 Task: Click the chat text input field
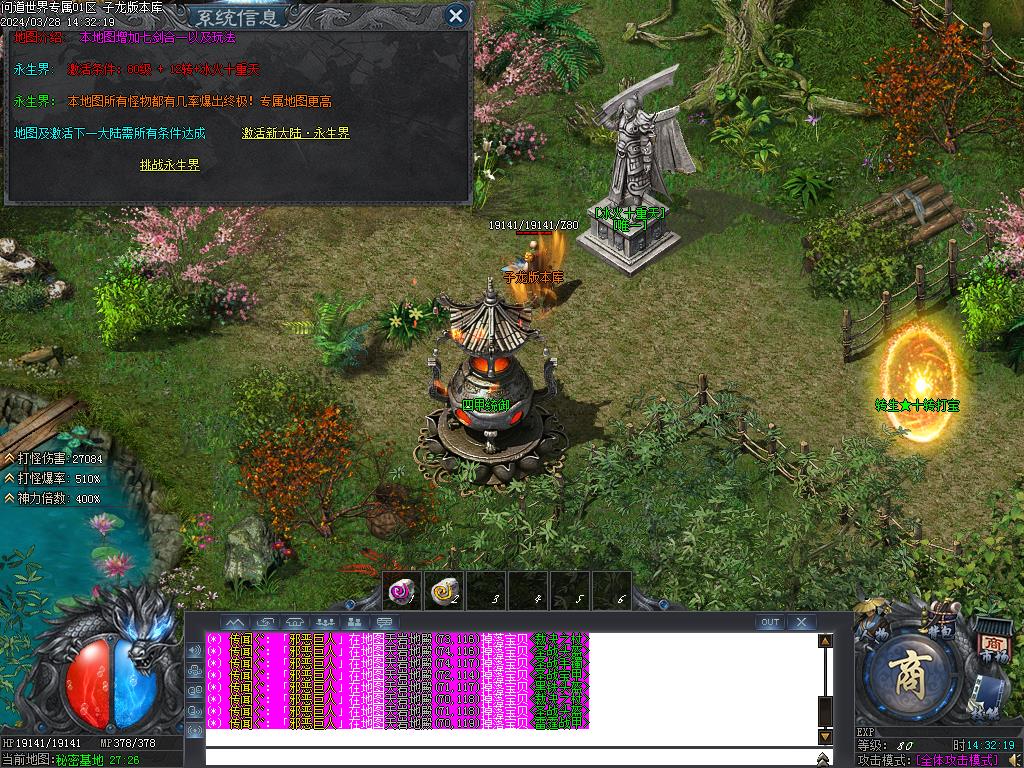click(510, 757)
